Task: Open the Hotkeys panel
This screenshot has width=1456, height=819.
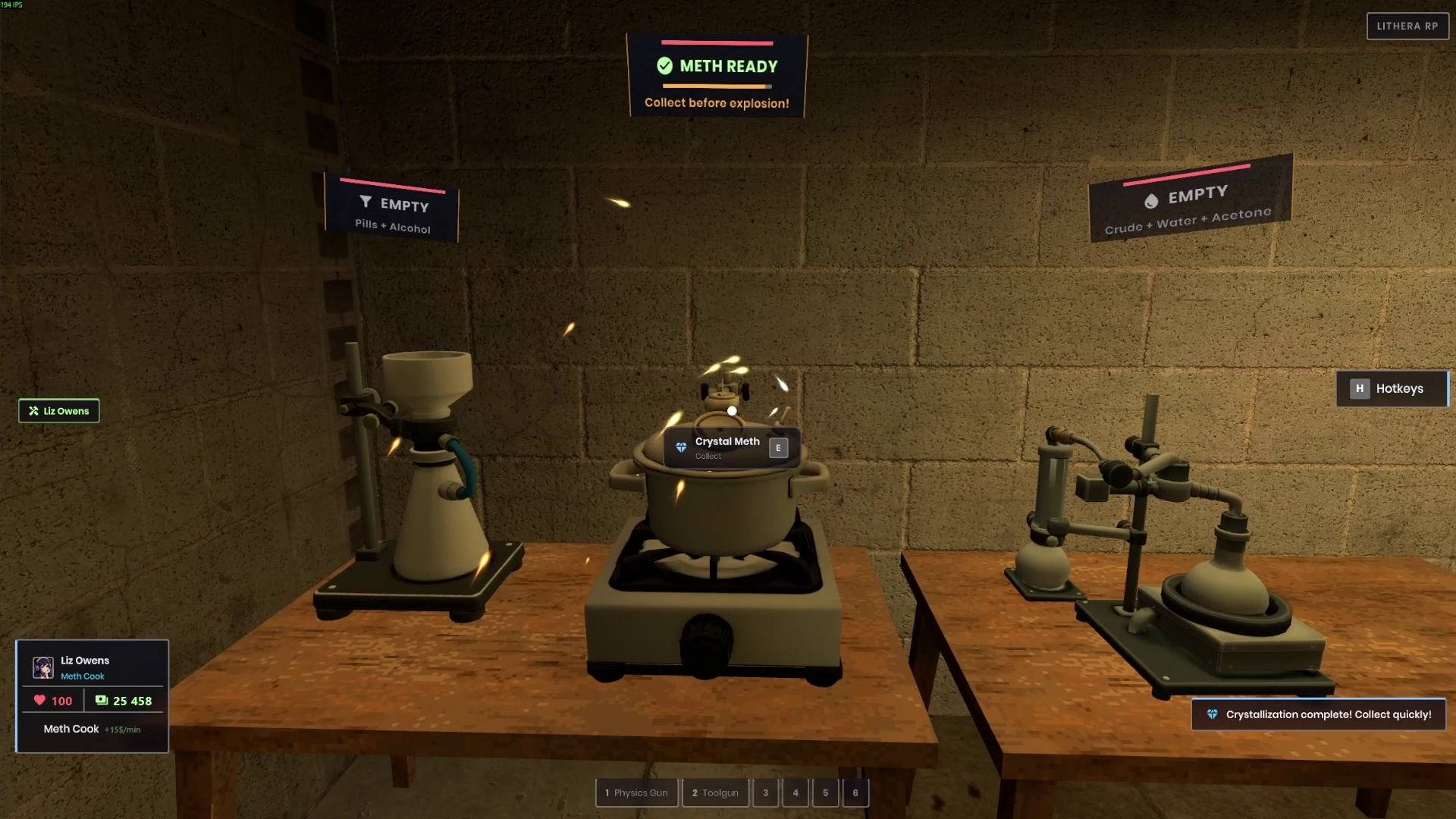Action: click(x=1392, y=388)
